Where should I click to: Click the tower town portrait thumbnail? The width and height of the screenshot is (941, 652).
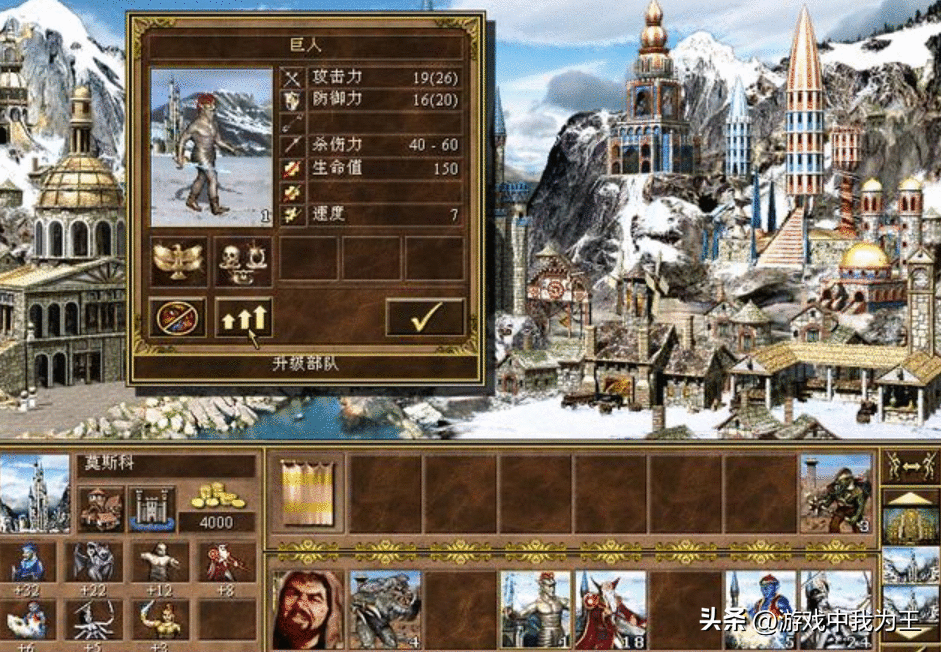(36, 493)
